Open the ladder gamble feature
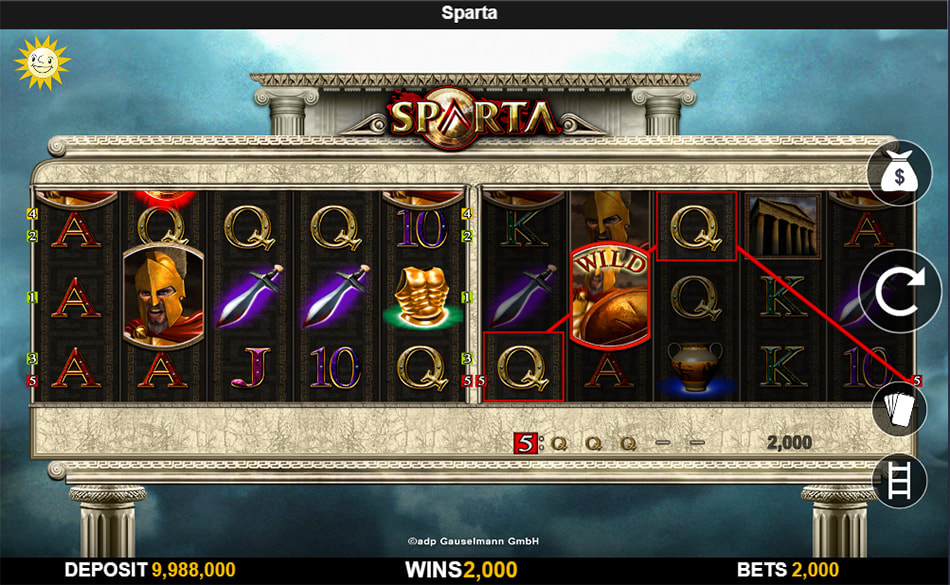The width and height of the screenshot is (950, 585). coord(899,478)
